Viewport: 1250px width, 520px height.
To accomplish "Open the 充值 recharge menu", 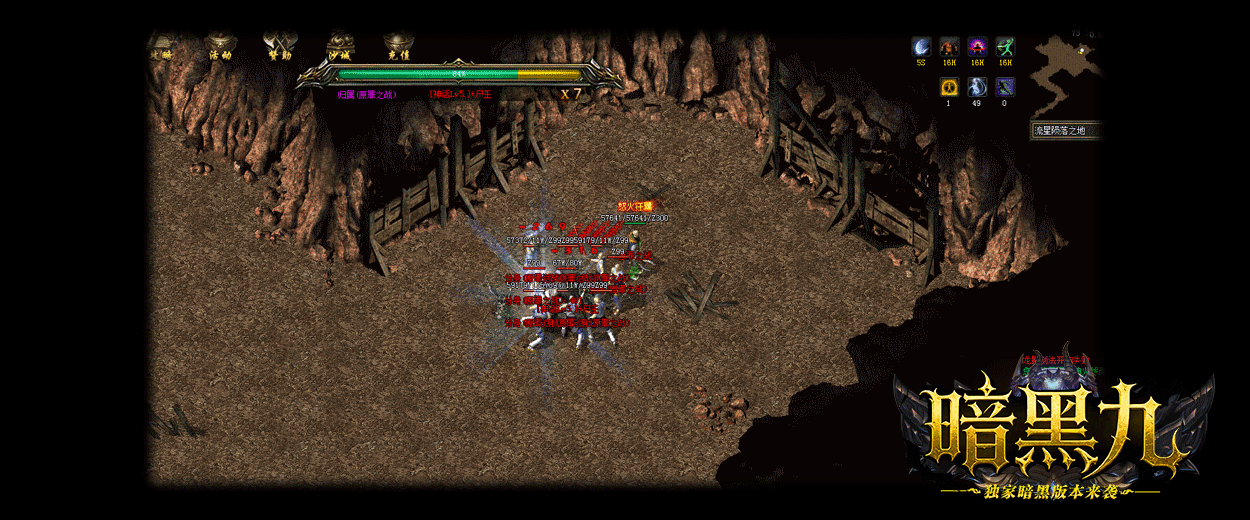I will click(x=399, y=48).
